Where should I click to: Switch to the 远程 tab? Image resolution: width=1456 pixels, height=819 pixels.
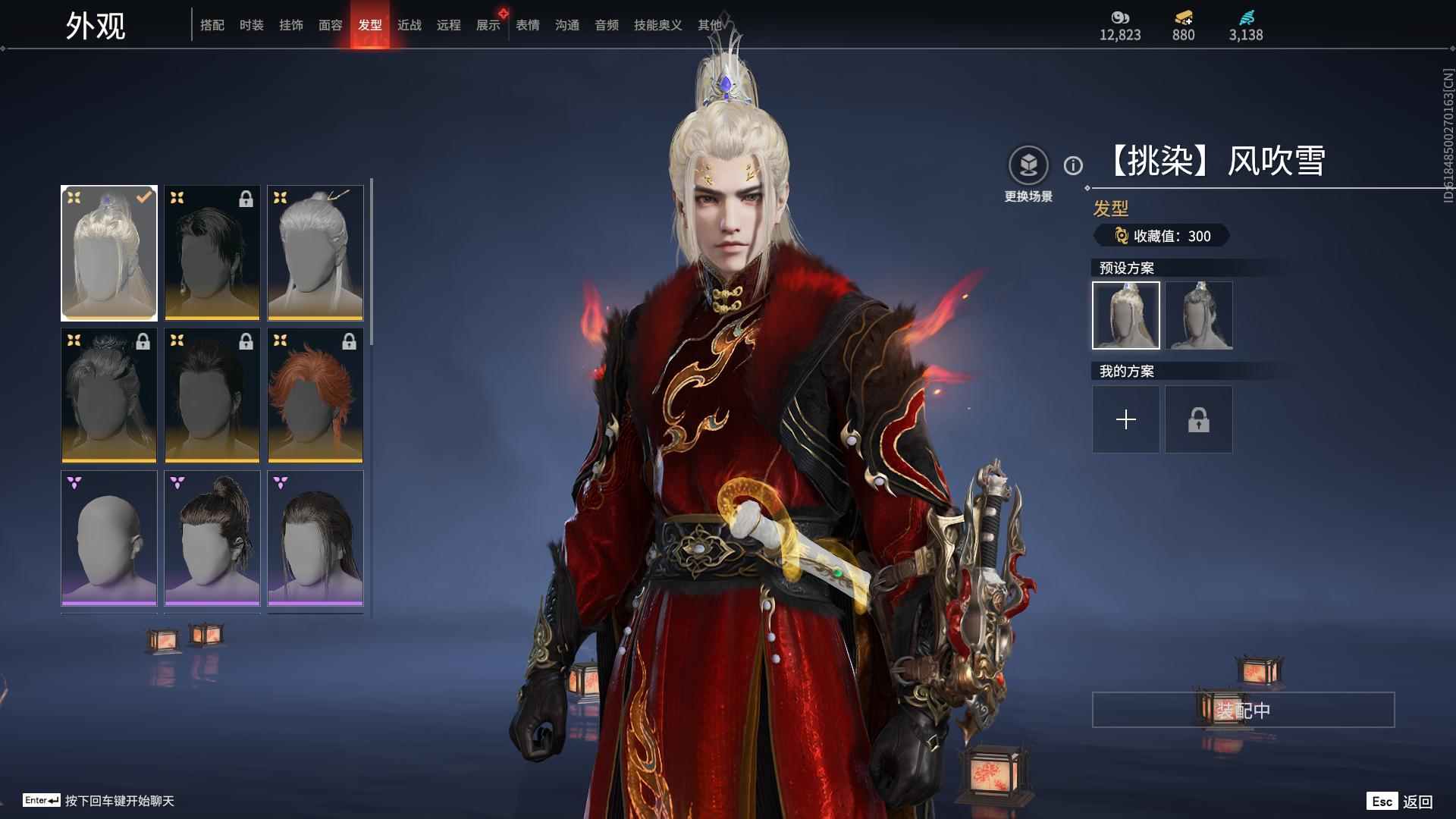(448, 25)
